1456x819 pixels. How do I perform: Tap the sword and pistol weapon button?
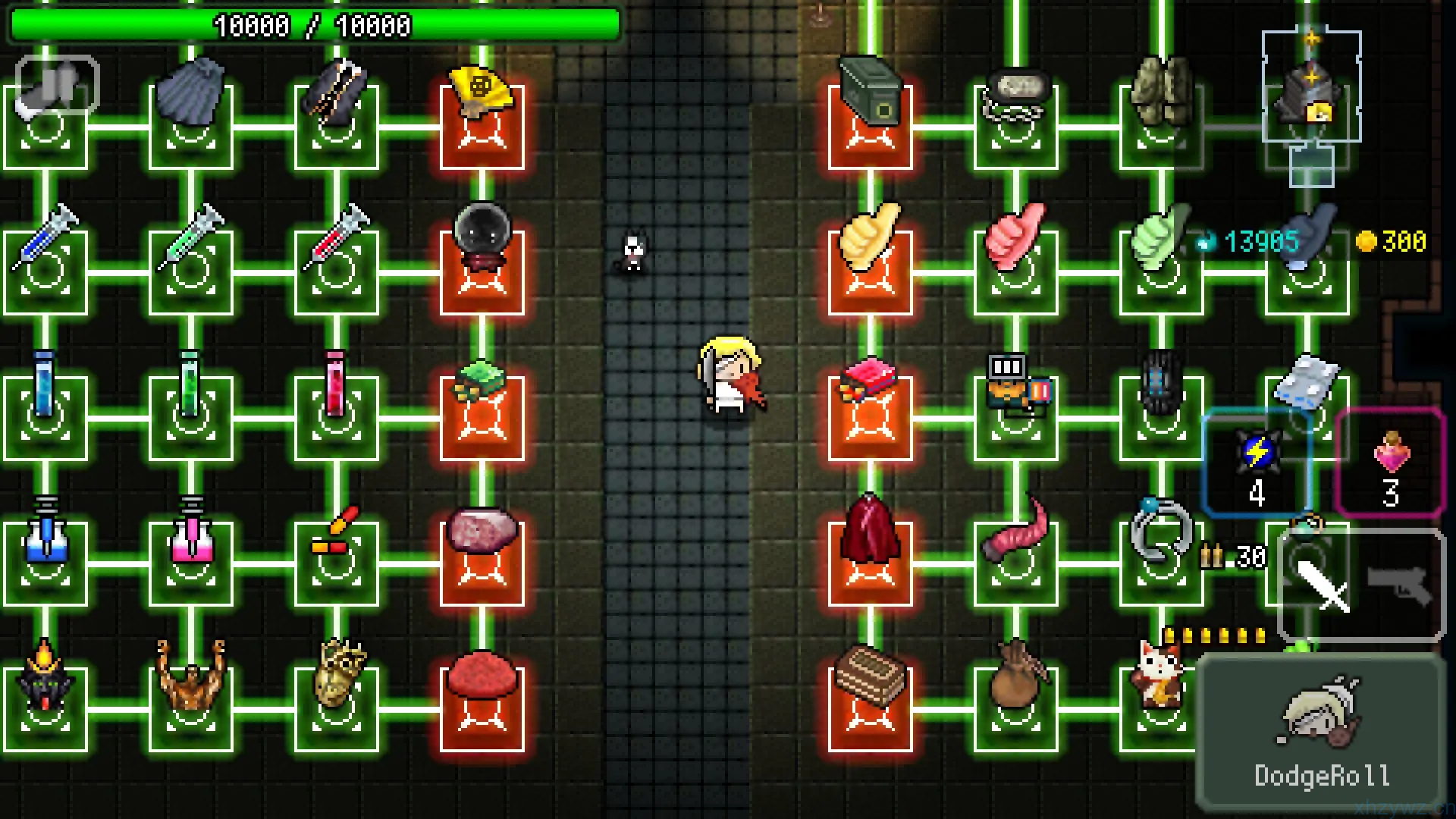(1361, 585)
